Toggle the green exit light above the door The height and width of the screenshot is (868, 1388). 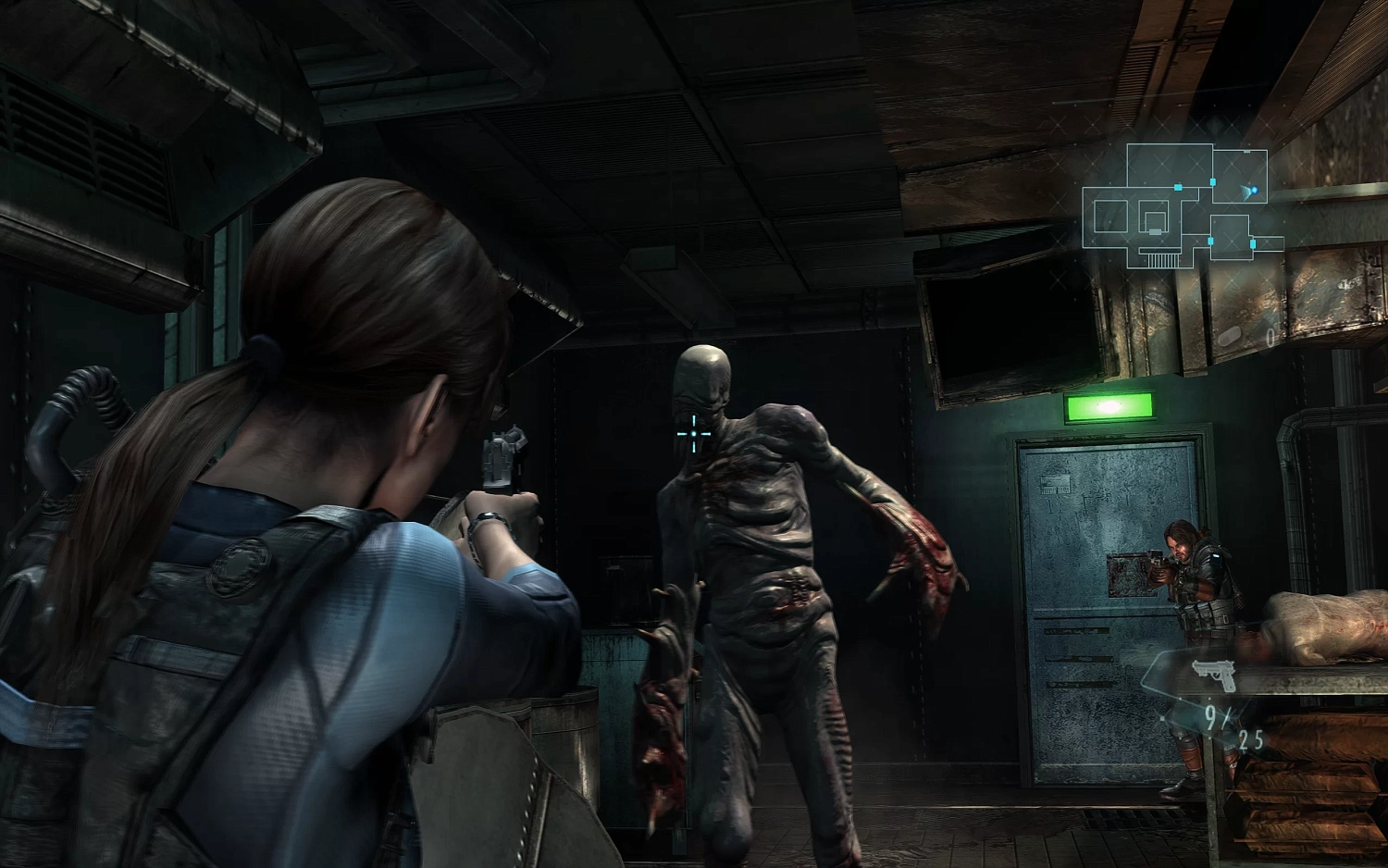[x=1109, y=404]
